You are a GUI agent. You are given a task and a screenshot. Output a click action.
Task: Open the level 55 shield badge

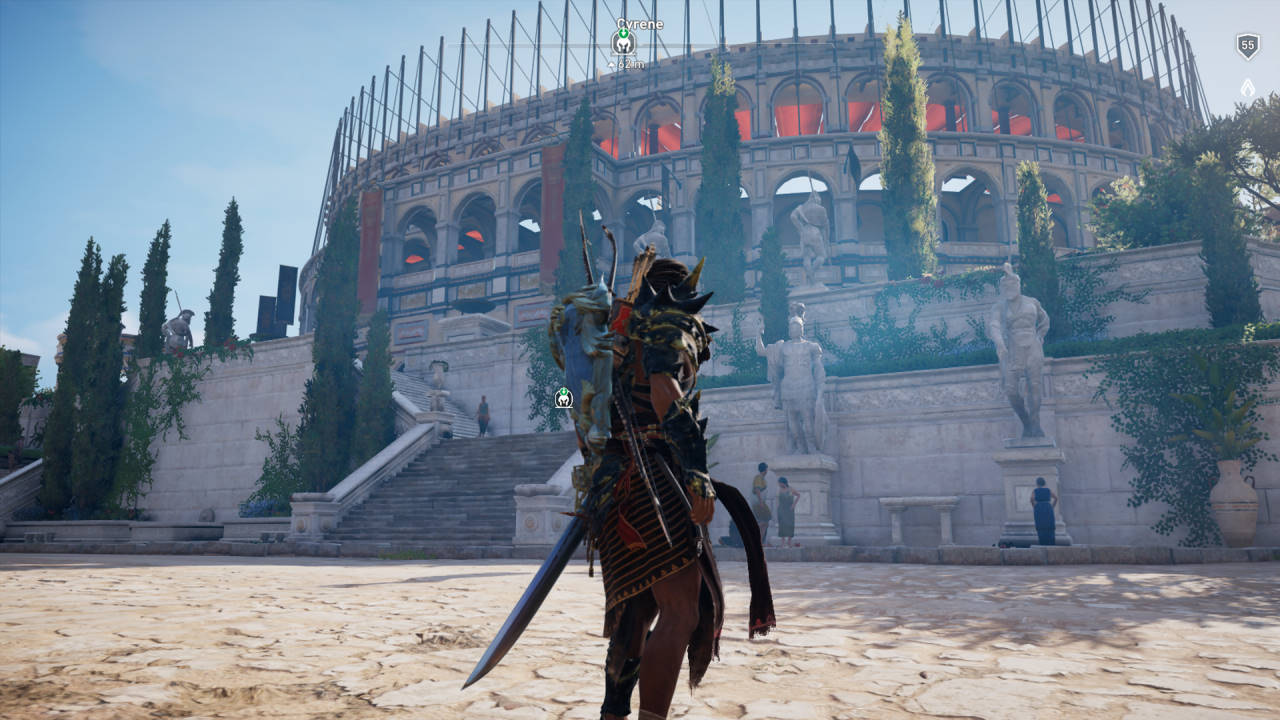coord(1247,46)
